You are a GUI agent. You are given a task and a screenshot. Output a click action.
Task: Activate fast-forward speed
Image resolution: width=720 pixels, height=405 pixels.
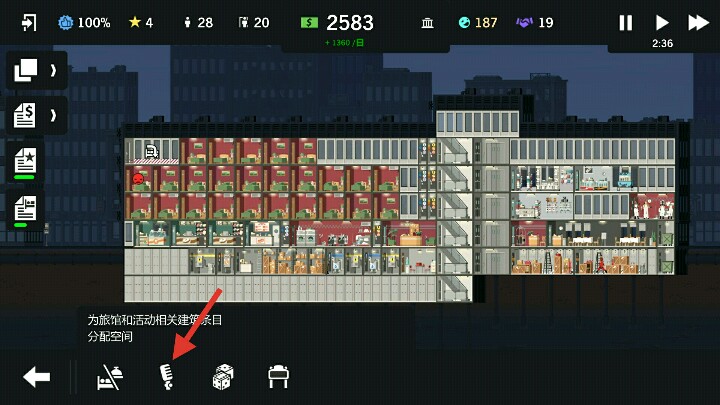tap(699, 22)
